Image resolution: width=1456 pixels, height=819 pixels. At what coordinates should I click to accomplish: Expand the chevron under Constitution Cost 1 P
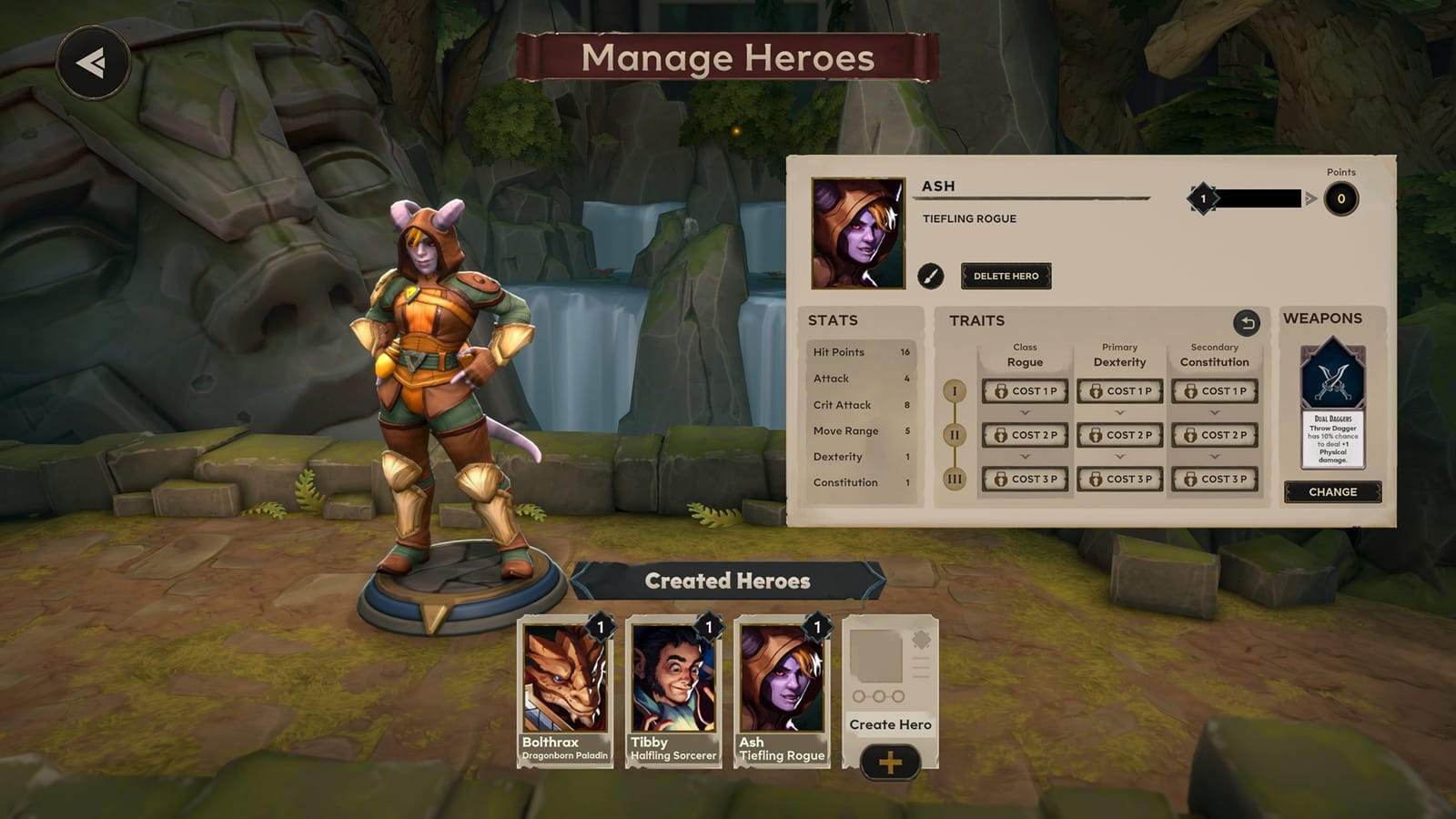[1214, 412]
